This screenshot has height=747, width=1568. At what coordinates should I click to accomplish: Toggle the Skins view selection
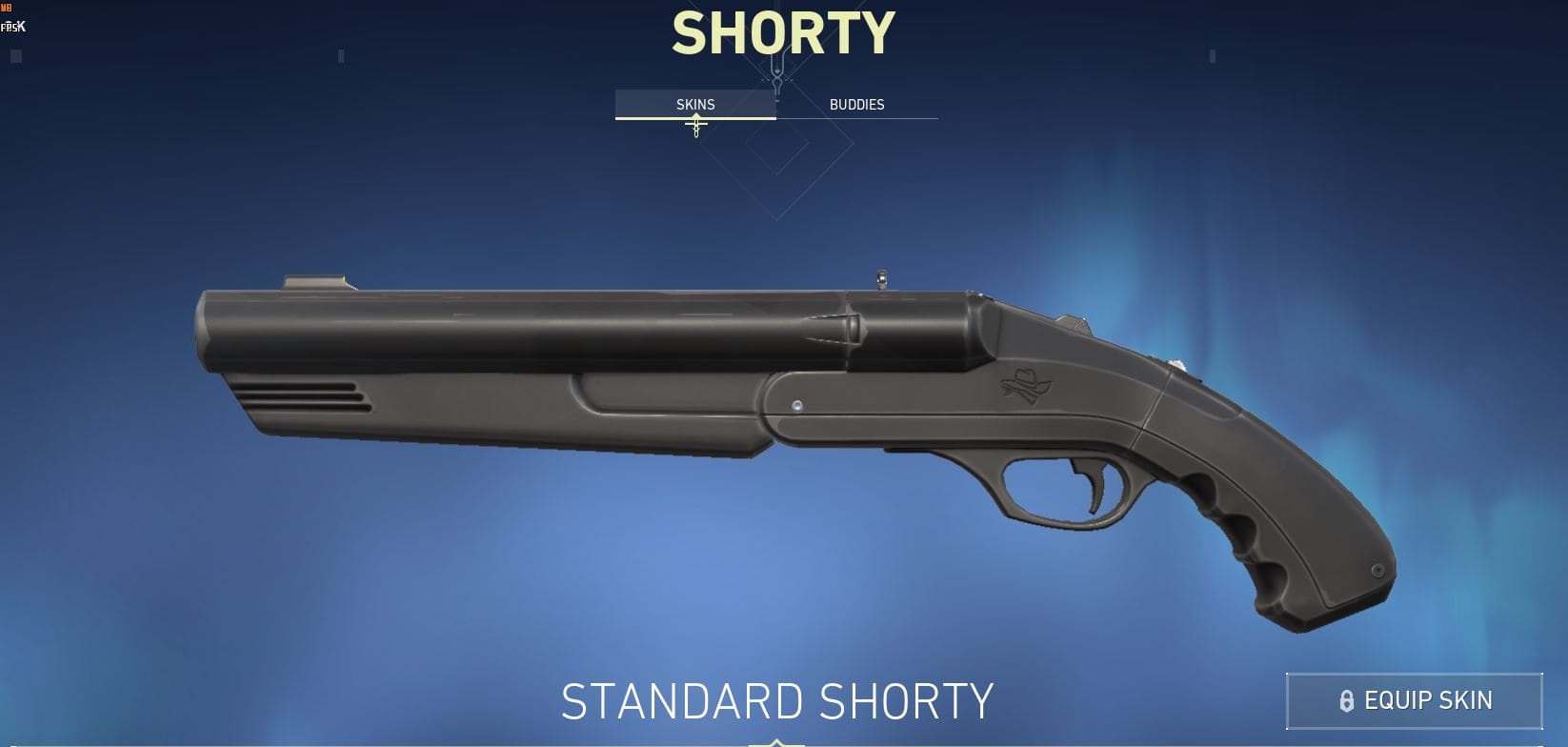point(694,104)
